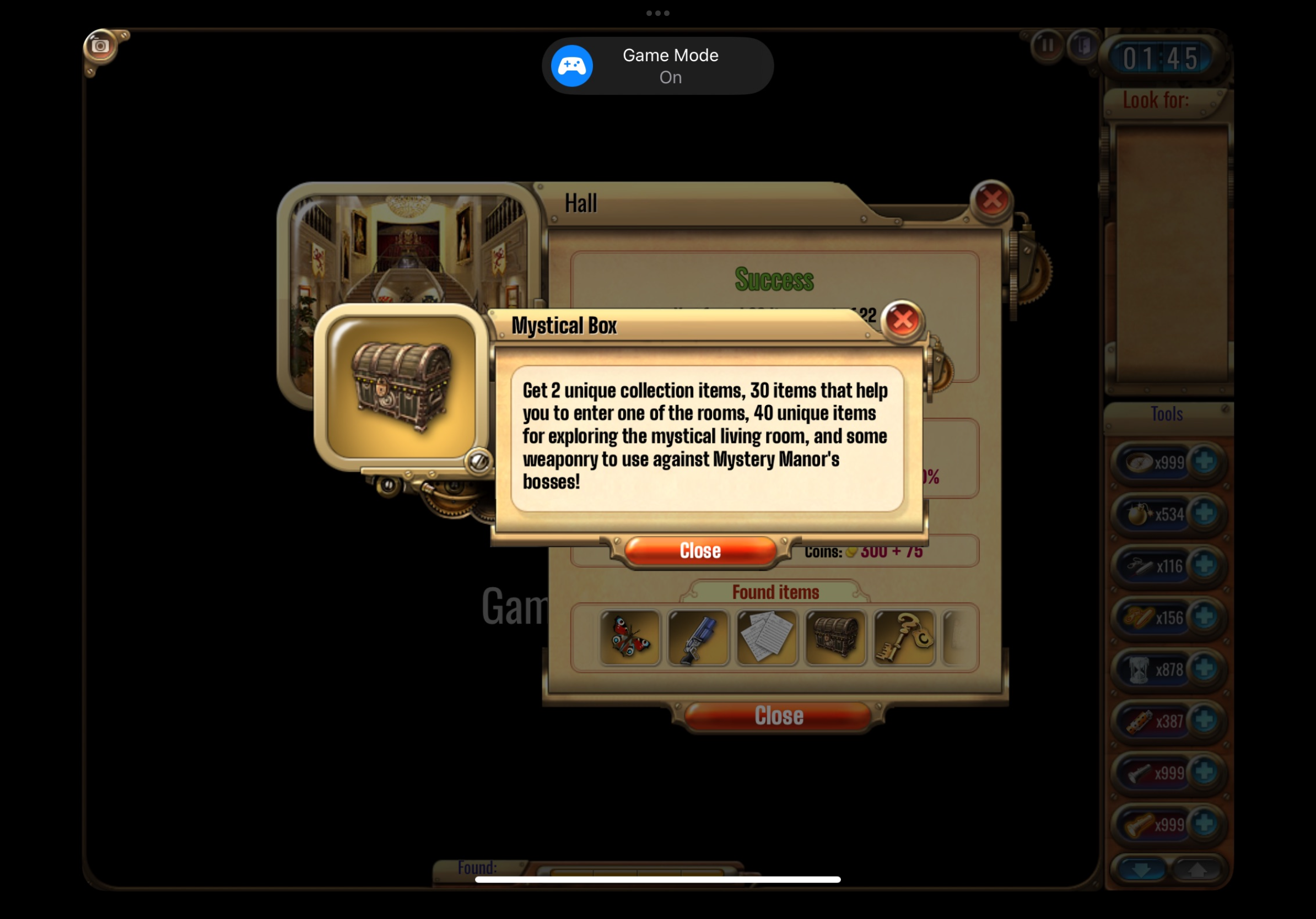Buy more hourglasses via the plus button
This screenshot has height=919, width=1316.
click(1204, 667)
